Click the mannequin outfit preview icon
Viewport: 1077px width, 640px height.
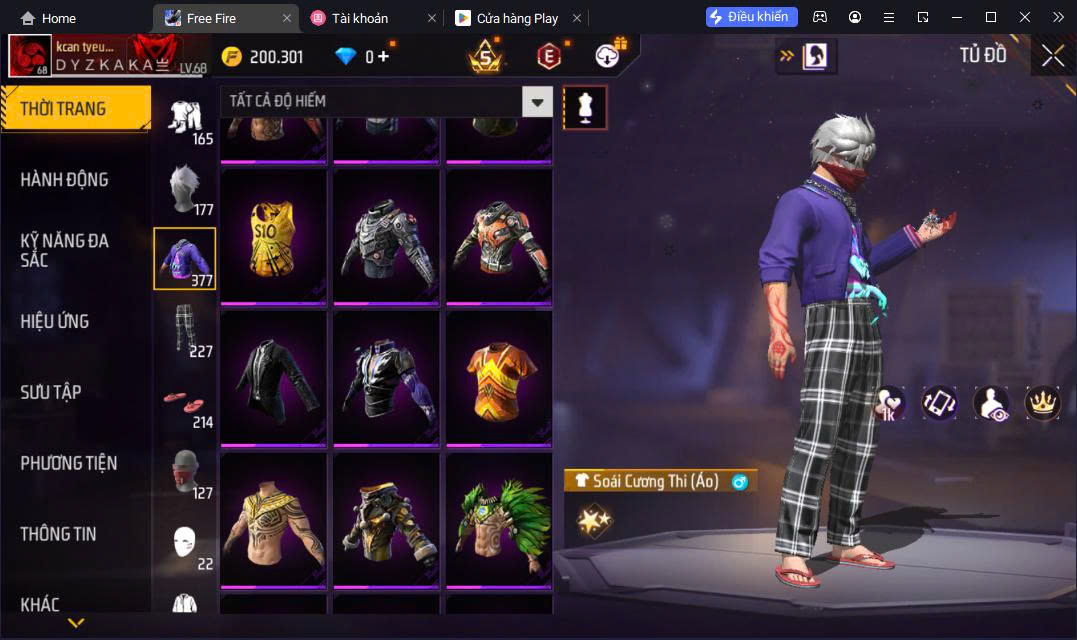585,107
